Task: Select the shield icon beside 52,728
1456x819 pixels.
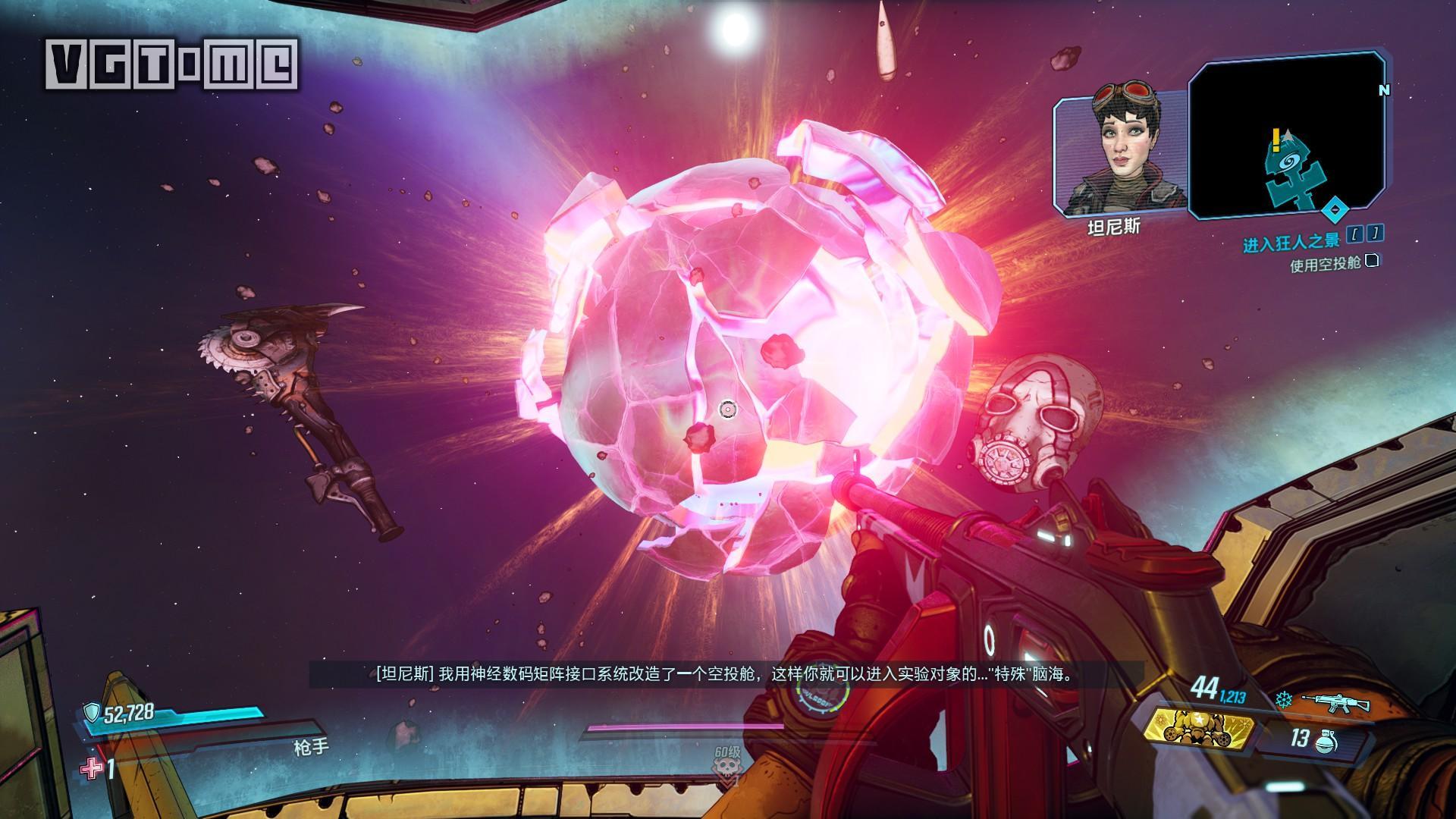Action: point(93,711)
